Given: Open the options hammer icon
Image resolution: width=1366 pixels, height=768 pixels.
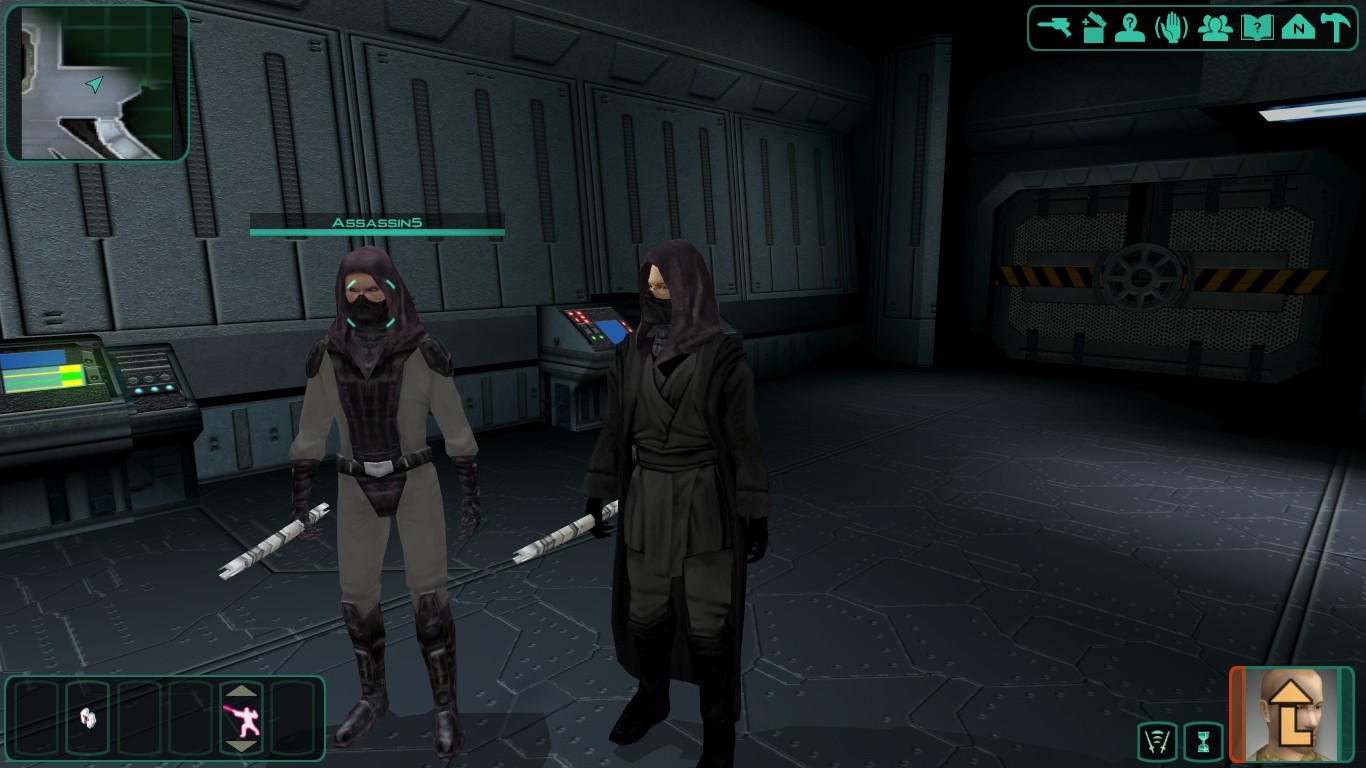Looking at the screenshot, I should [x=1336, y=27].
